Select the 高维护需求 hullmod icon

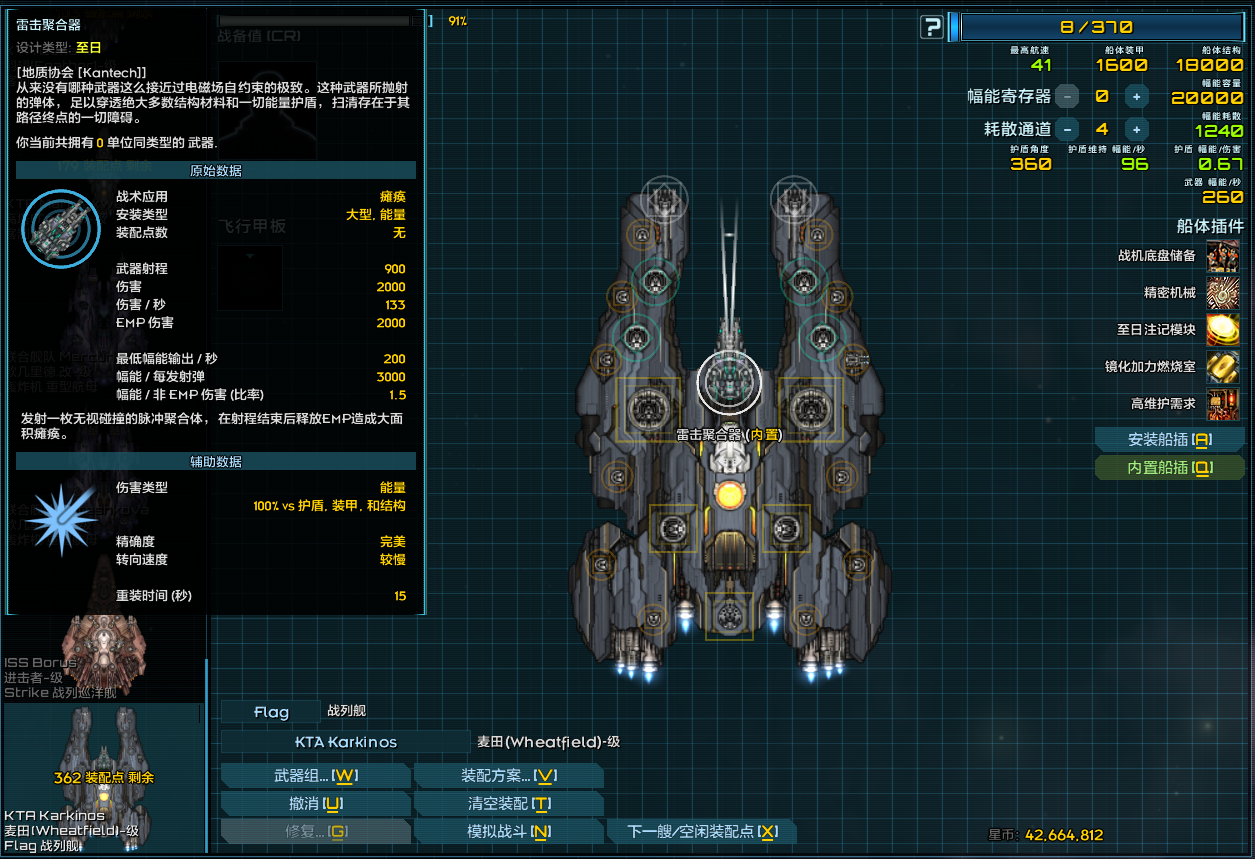[1223, 404]
